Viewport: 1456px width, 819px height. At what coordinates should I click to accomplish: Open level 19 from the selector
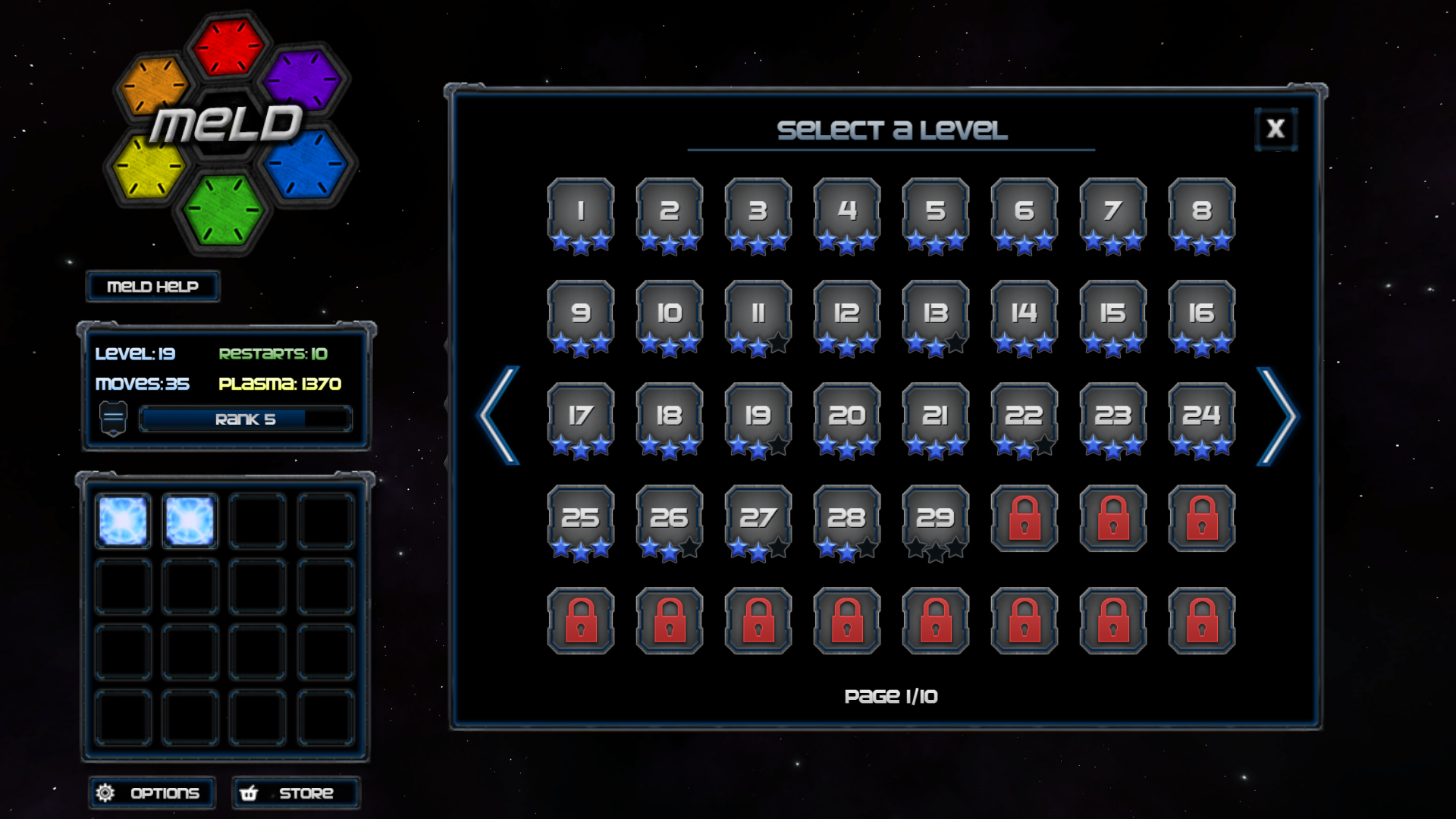coord(758,416)
